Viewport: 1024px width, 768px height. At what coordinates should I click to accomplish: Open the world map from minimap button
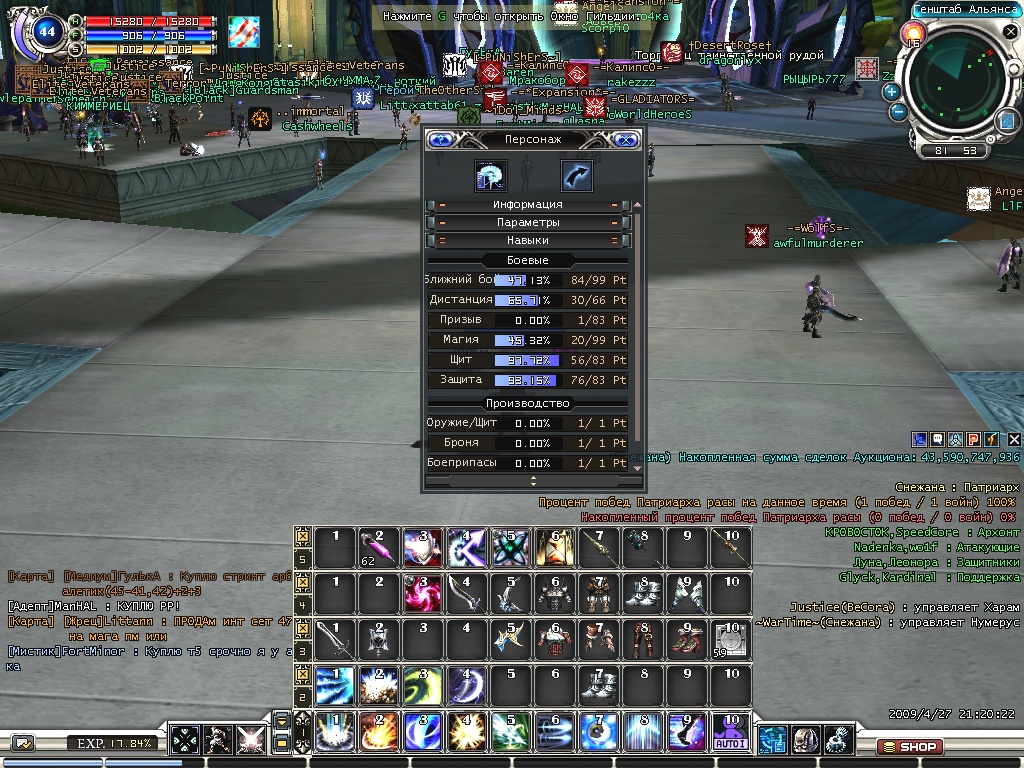point(1006,121)
